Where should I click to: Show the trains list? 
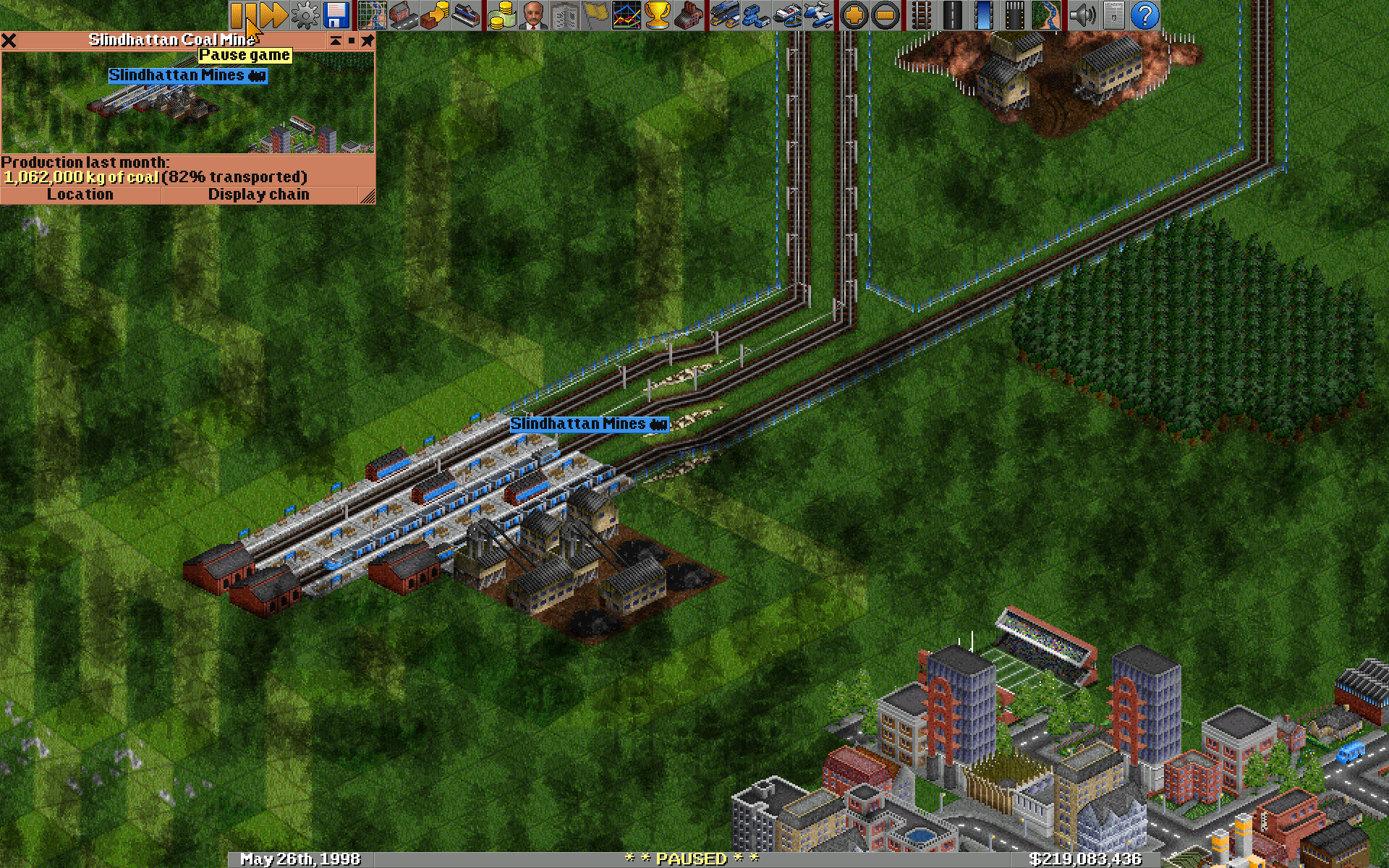click(x=723, y=14)
